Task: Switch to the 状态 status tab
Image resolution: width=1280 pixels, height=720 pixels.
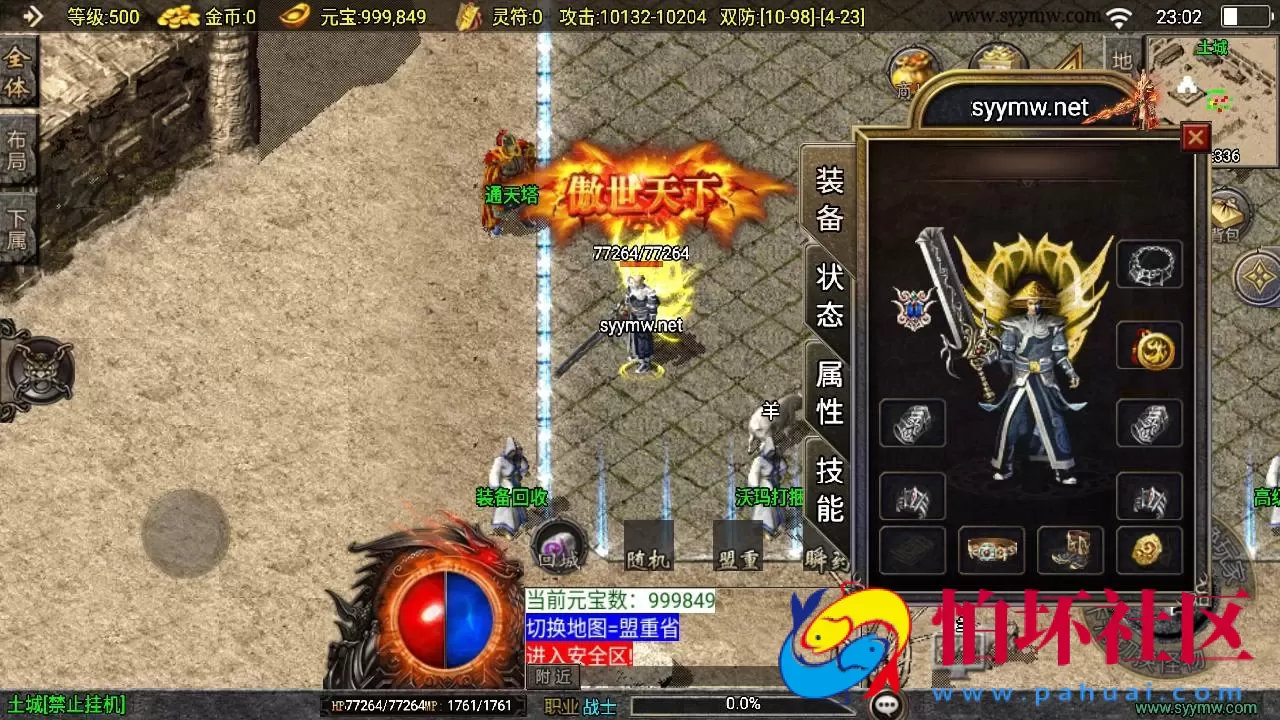Action: [828, 293]
